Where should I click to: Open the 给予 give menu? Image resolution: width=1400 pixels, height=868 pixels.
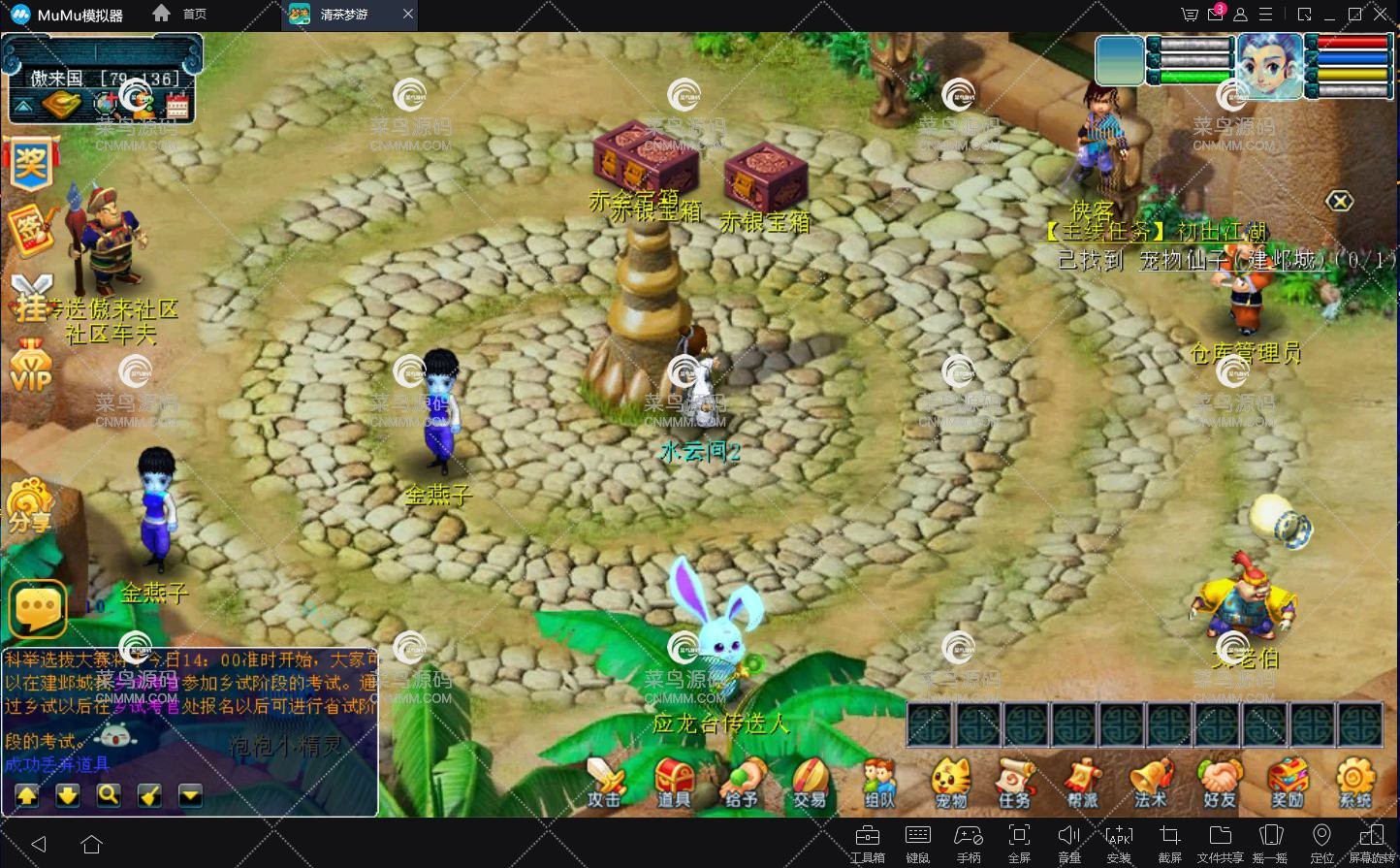point(743,782)
